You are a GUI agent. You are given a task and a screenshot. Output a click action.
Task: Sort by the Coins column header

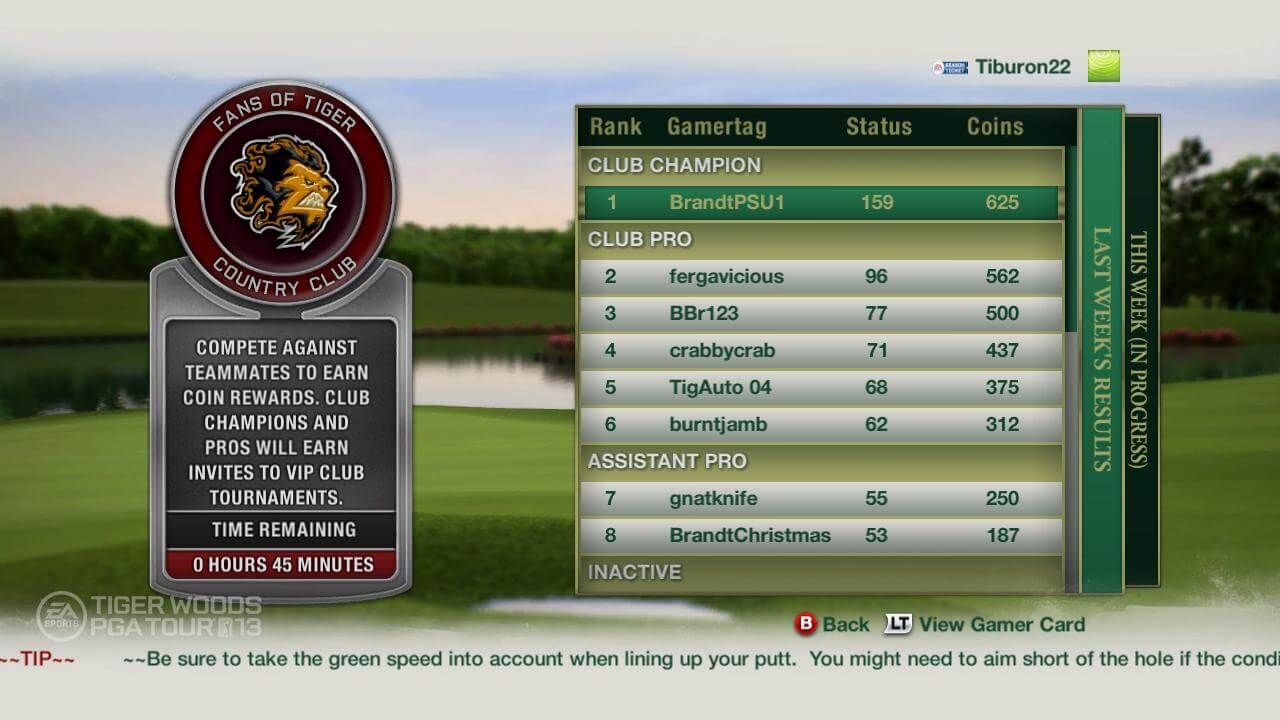click(x=994, y=126)
